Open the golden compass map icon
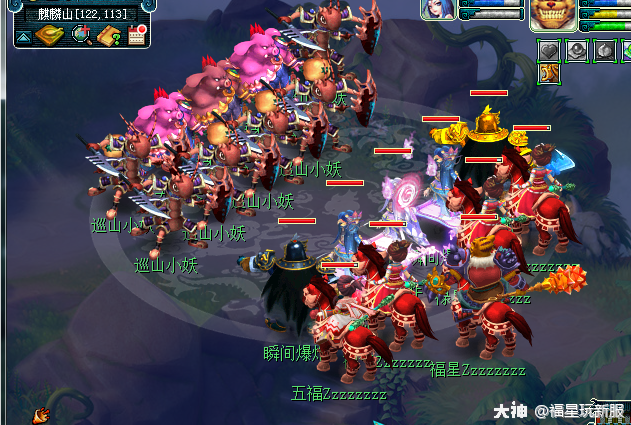631x425 pixels. tap(50, 36)
